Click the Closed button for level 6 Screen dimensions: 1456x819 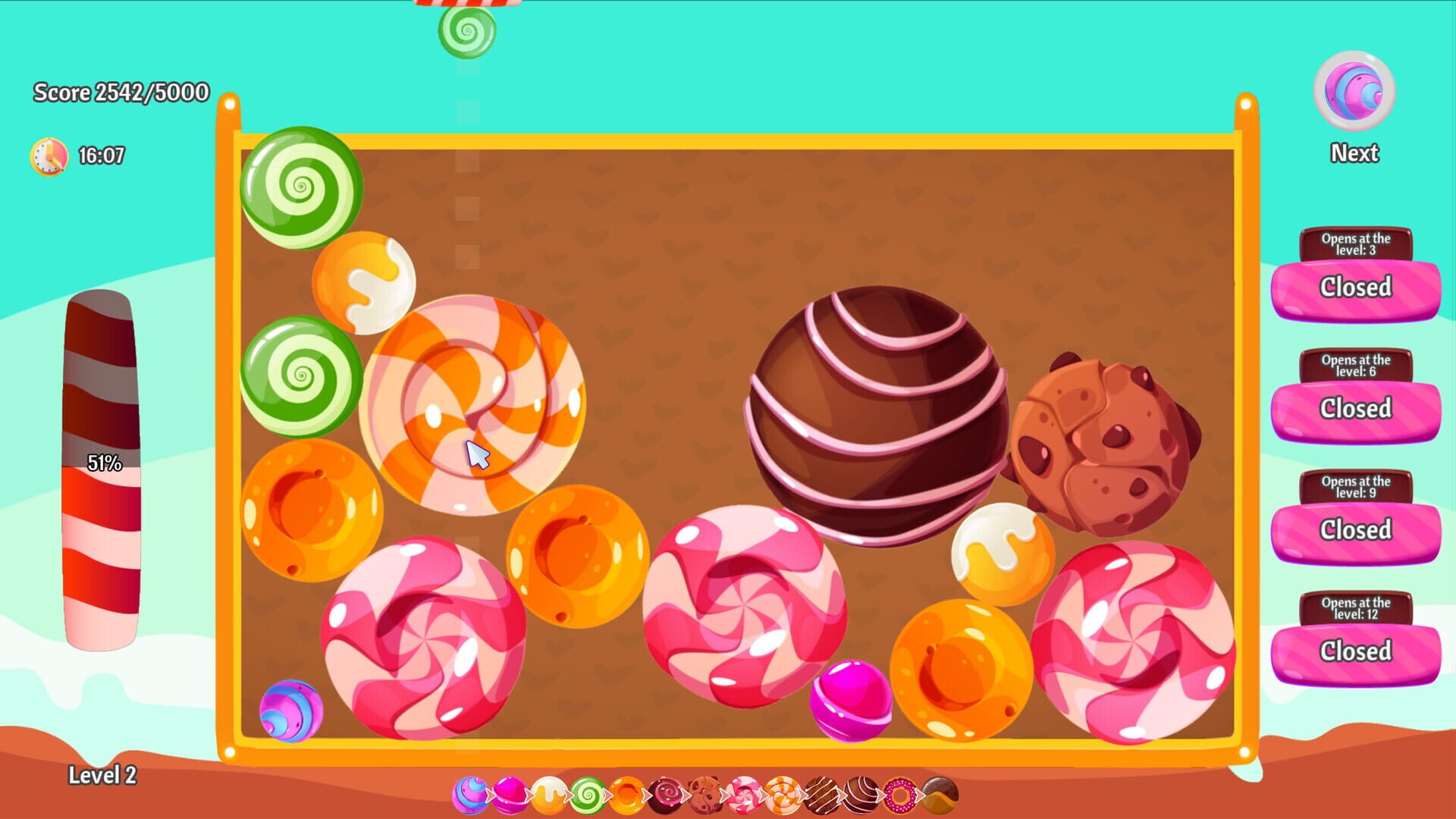(x=1357, y=408)
